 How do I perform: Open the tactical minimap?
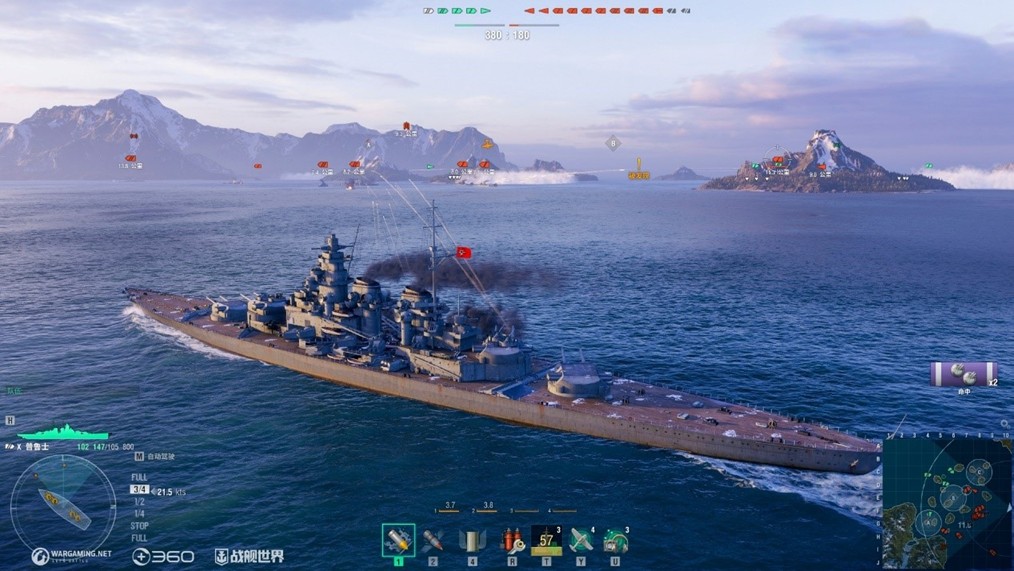click(947, 502)
